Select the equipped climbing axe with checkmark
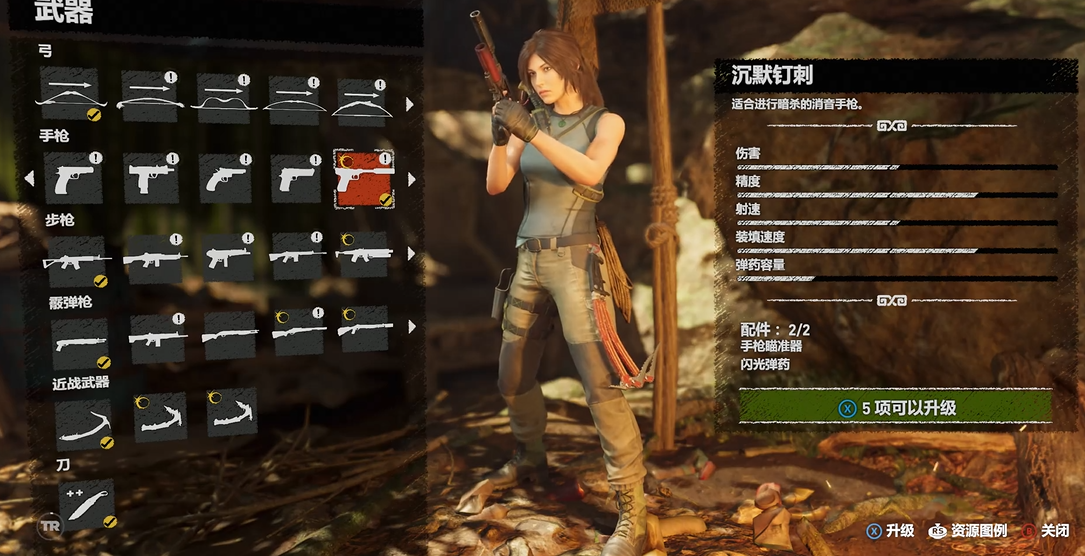 (x=83, y=421)
